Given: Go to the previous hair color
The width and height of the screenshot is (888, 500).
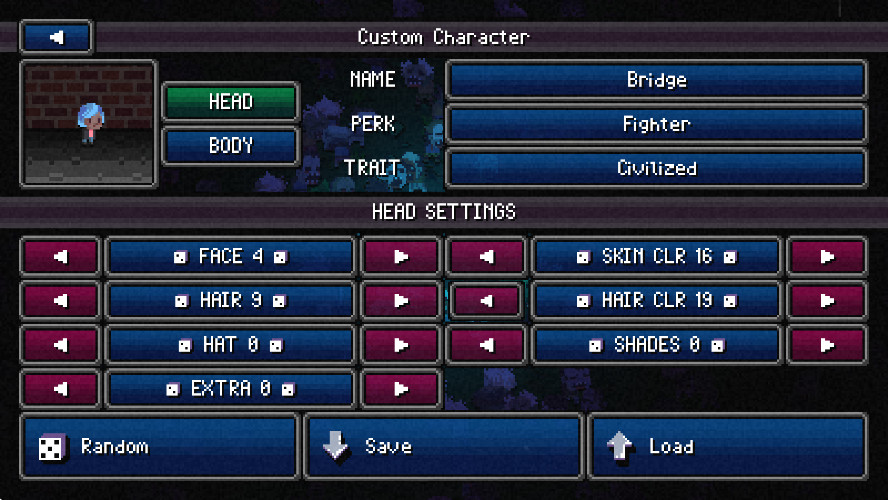Looking at the screenshot, I should click(x=487, y=300).
